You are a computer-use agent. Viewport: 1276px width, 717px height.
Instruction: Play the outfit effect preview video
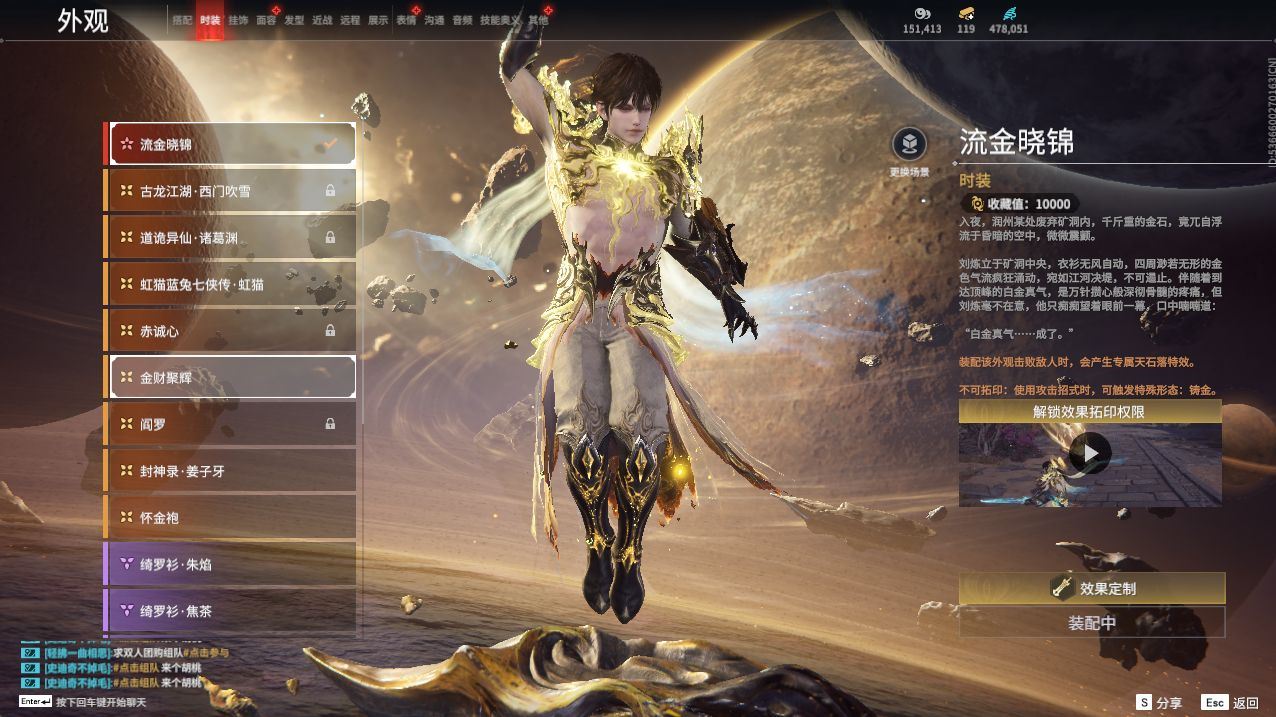pyautogui.click(x=1089, y=454)
